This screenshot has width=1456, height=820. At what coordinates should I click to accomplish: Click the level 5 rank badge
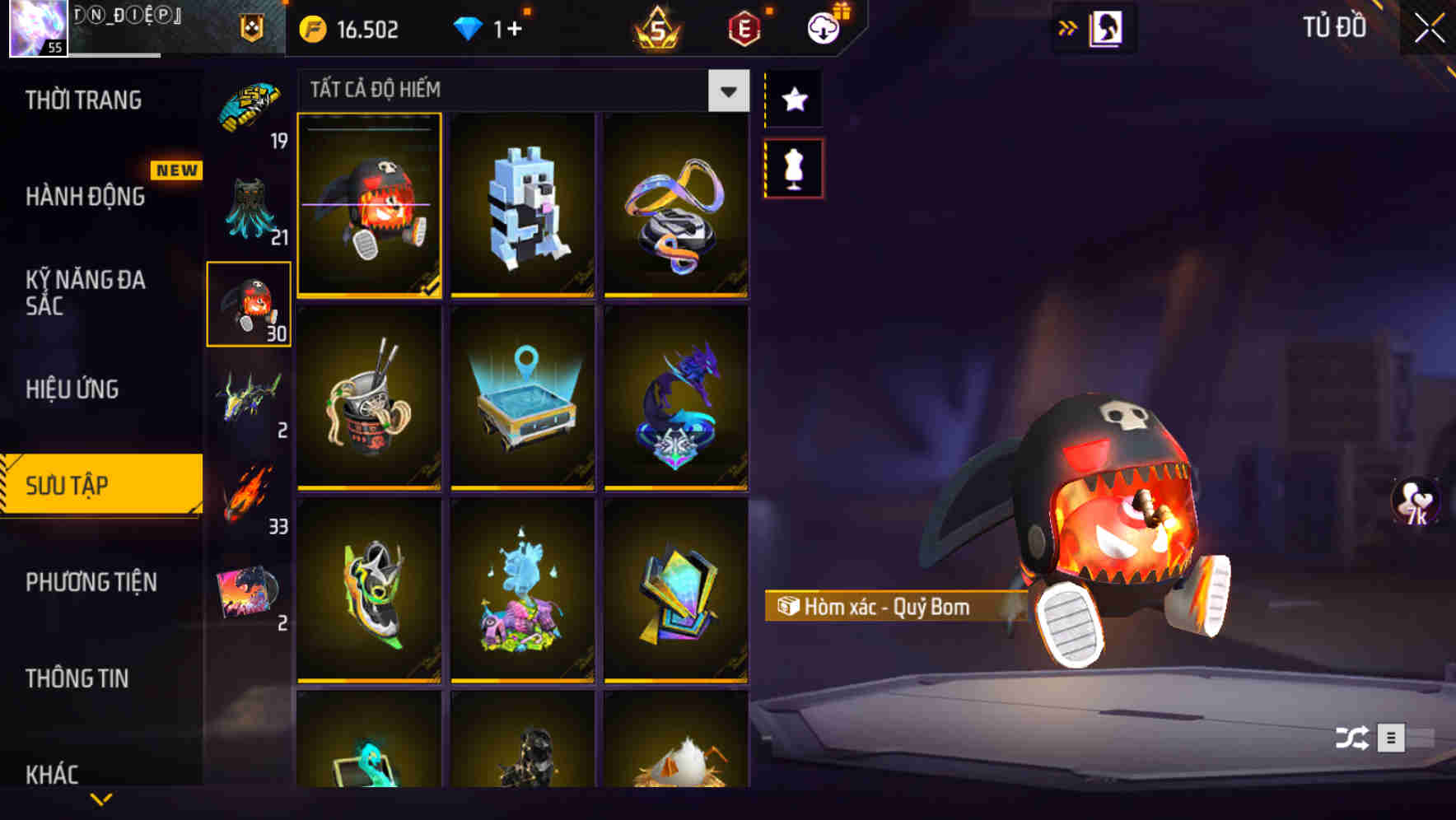[655, 29]
